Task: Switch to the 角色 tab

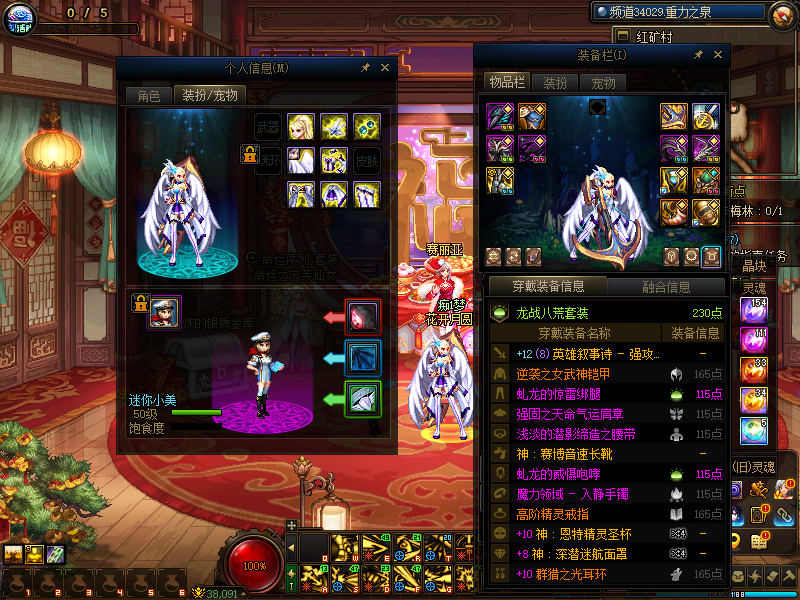Action: pos(148,96)
